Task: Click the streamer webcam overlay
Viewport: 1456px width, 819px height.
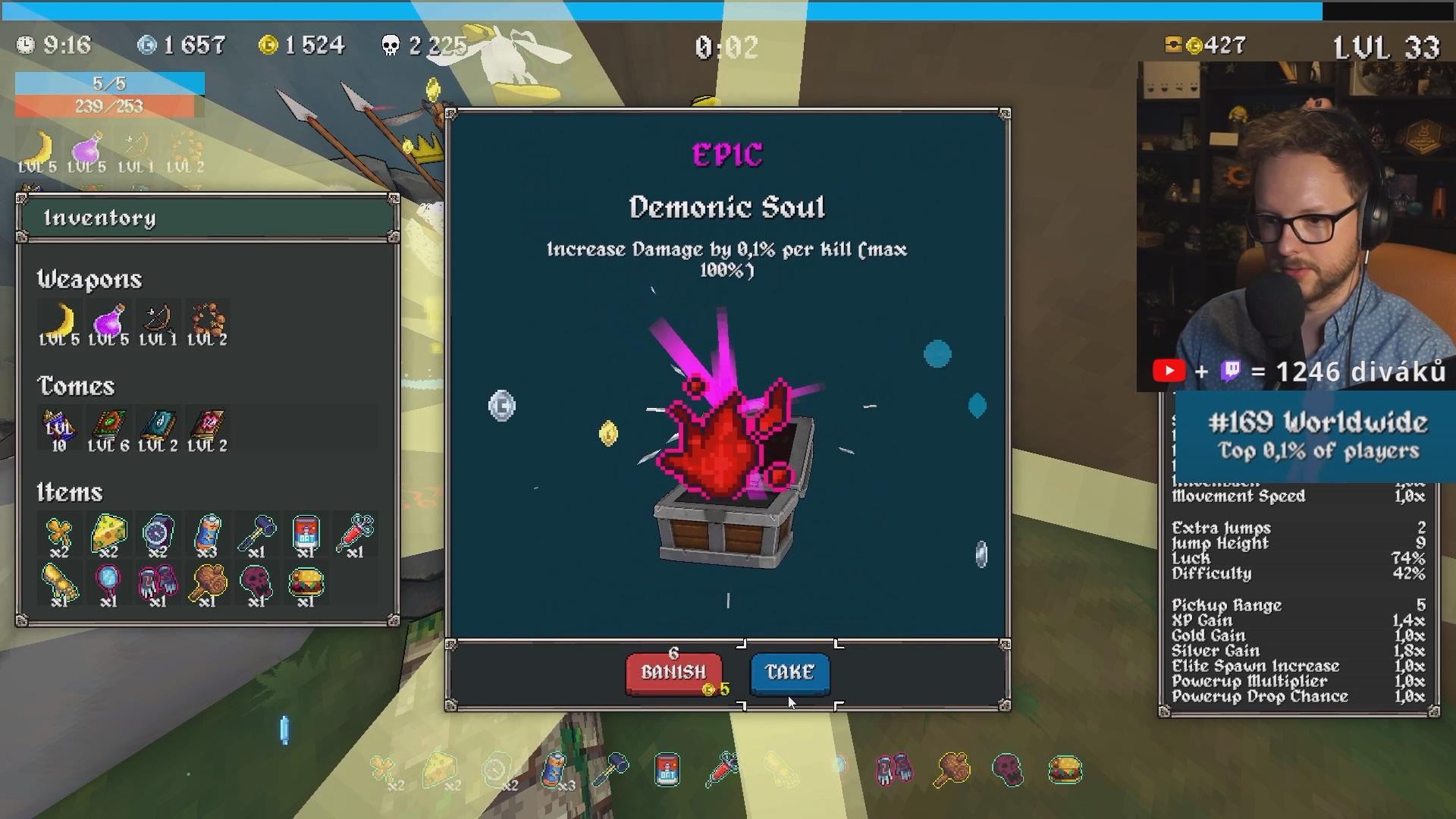Action: [1295, 227]
